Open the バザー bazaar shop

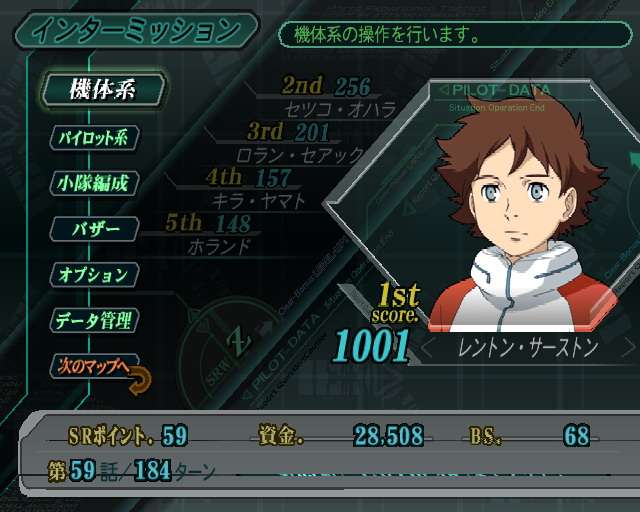pyautogui.click(x=96, y=229)
